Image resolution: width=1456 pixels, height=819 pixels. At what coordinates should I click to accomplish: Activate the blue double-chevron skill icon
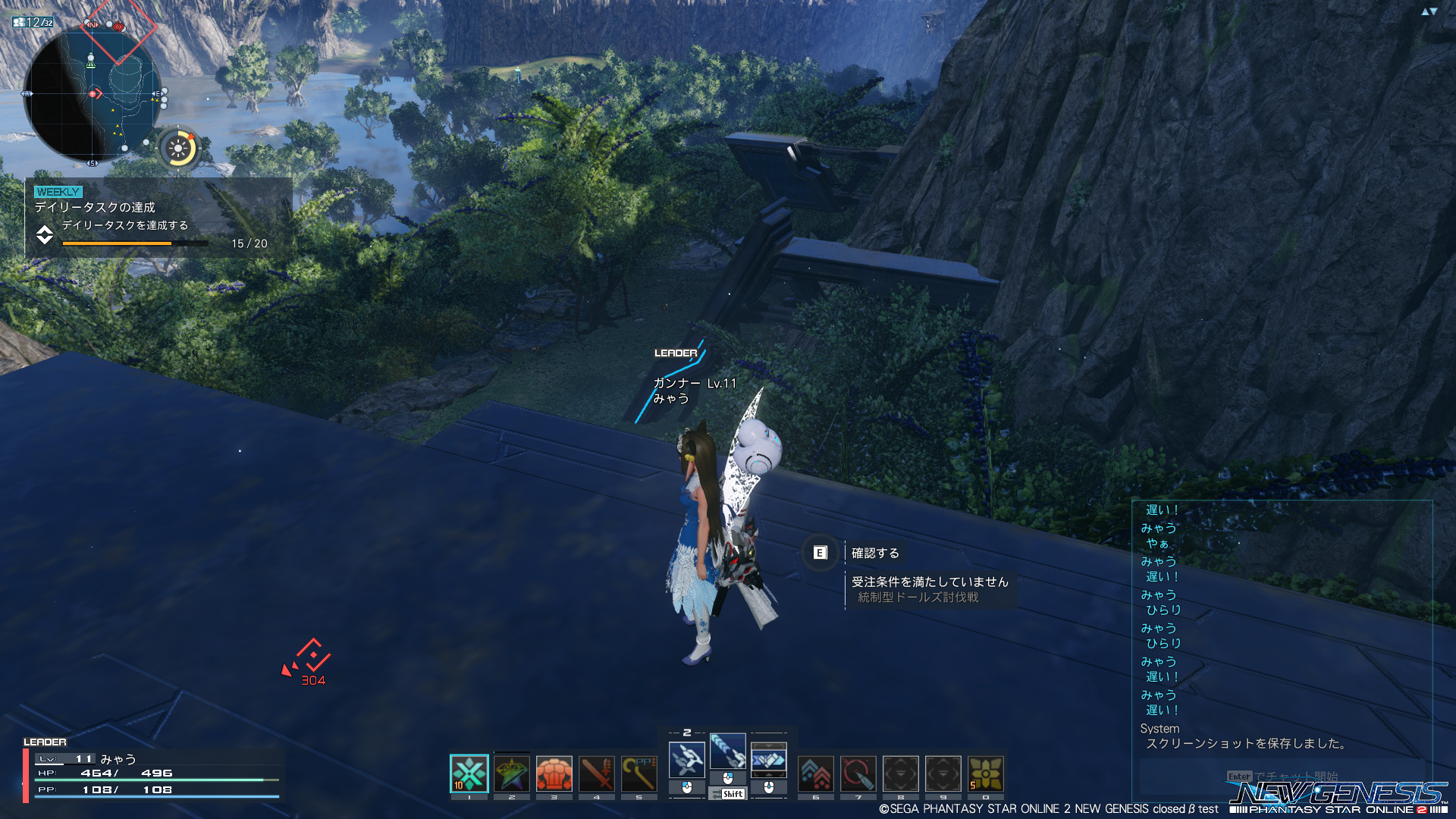816,773
